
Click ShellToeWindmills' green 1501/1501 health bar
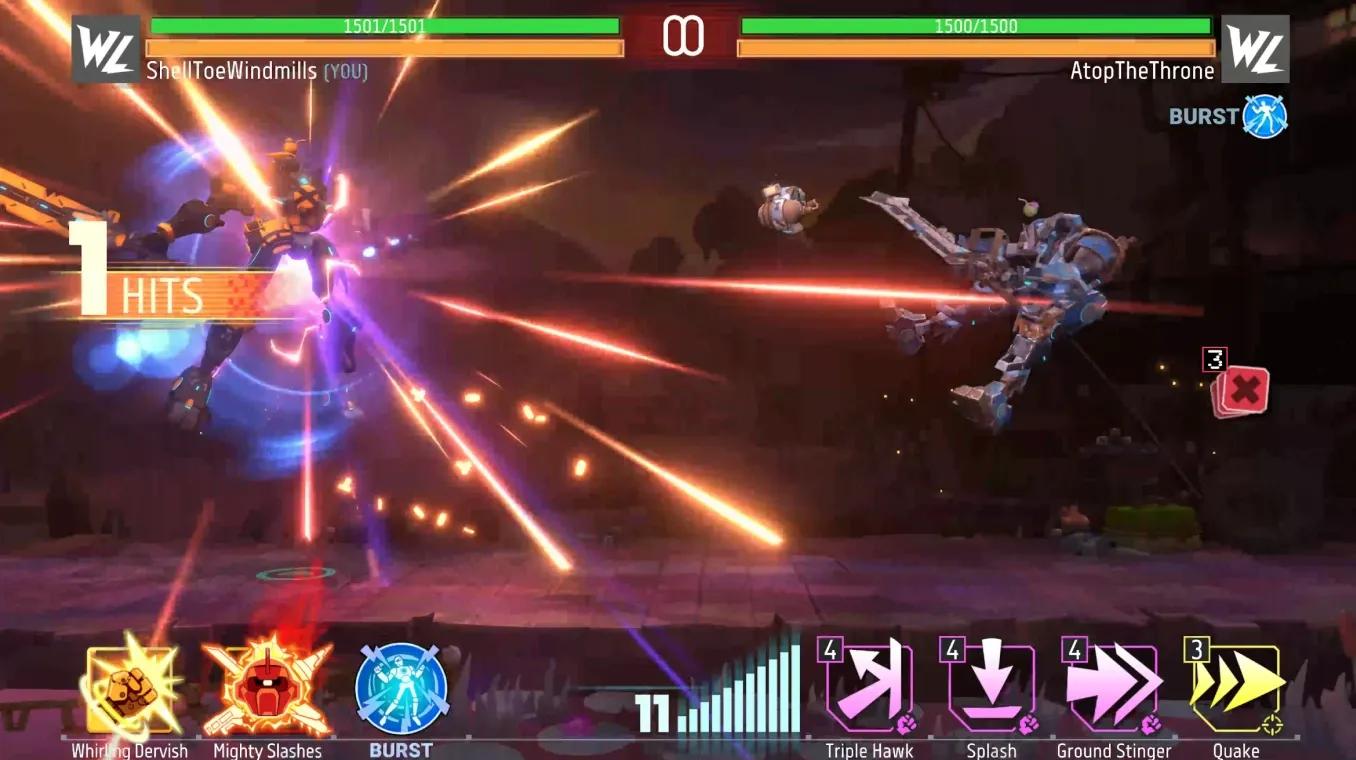(x=385, y=27)
